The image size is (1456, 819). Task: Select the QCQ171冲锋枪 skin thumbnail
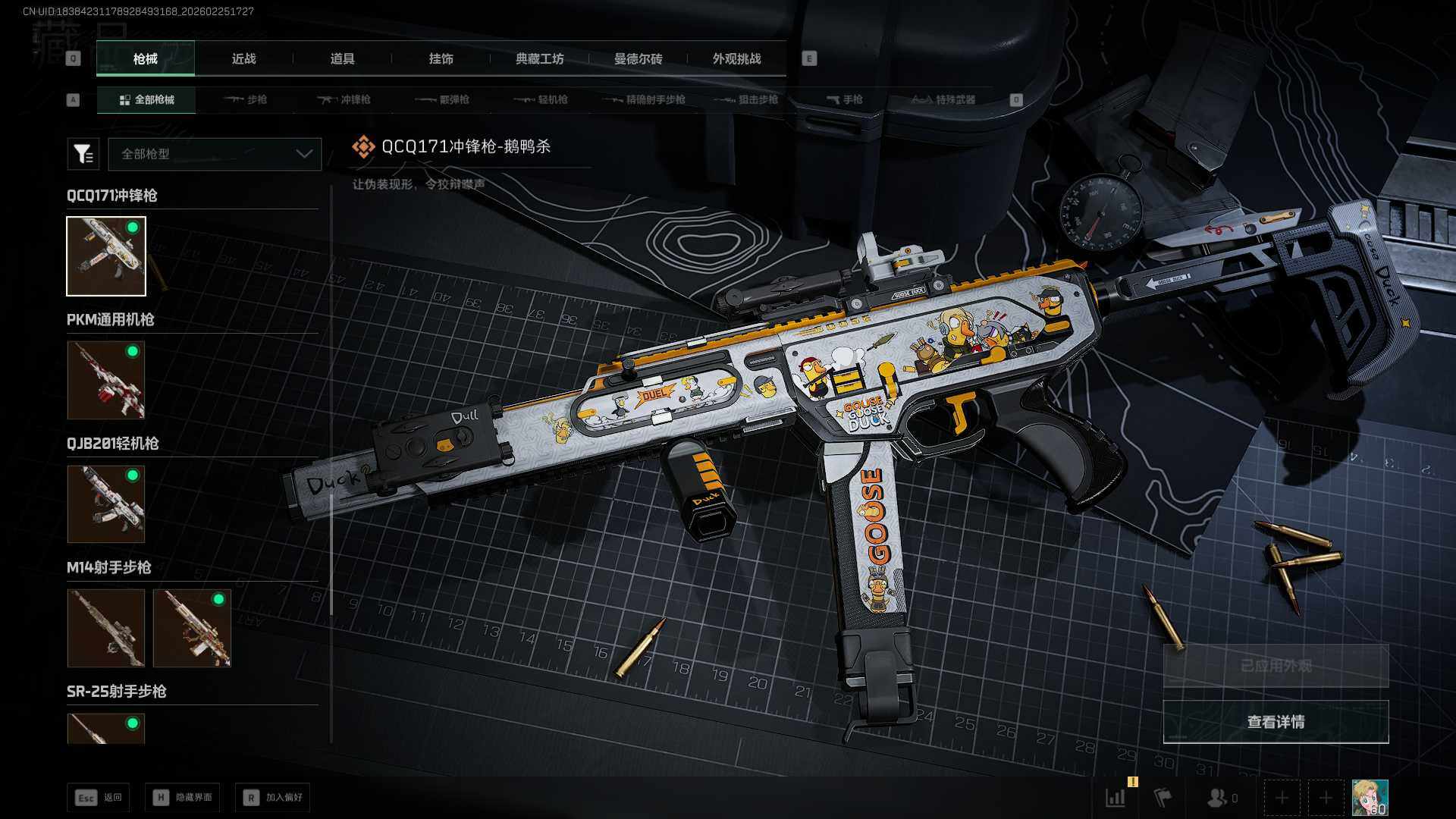pyautogui.click(x=106, y=256)
